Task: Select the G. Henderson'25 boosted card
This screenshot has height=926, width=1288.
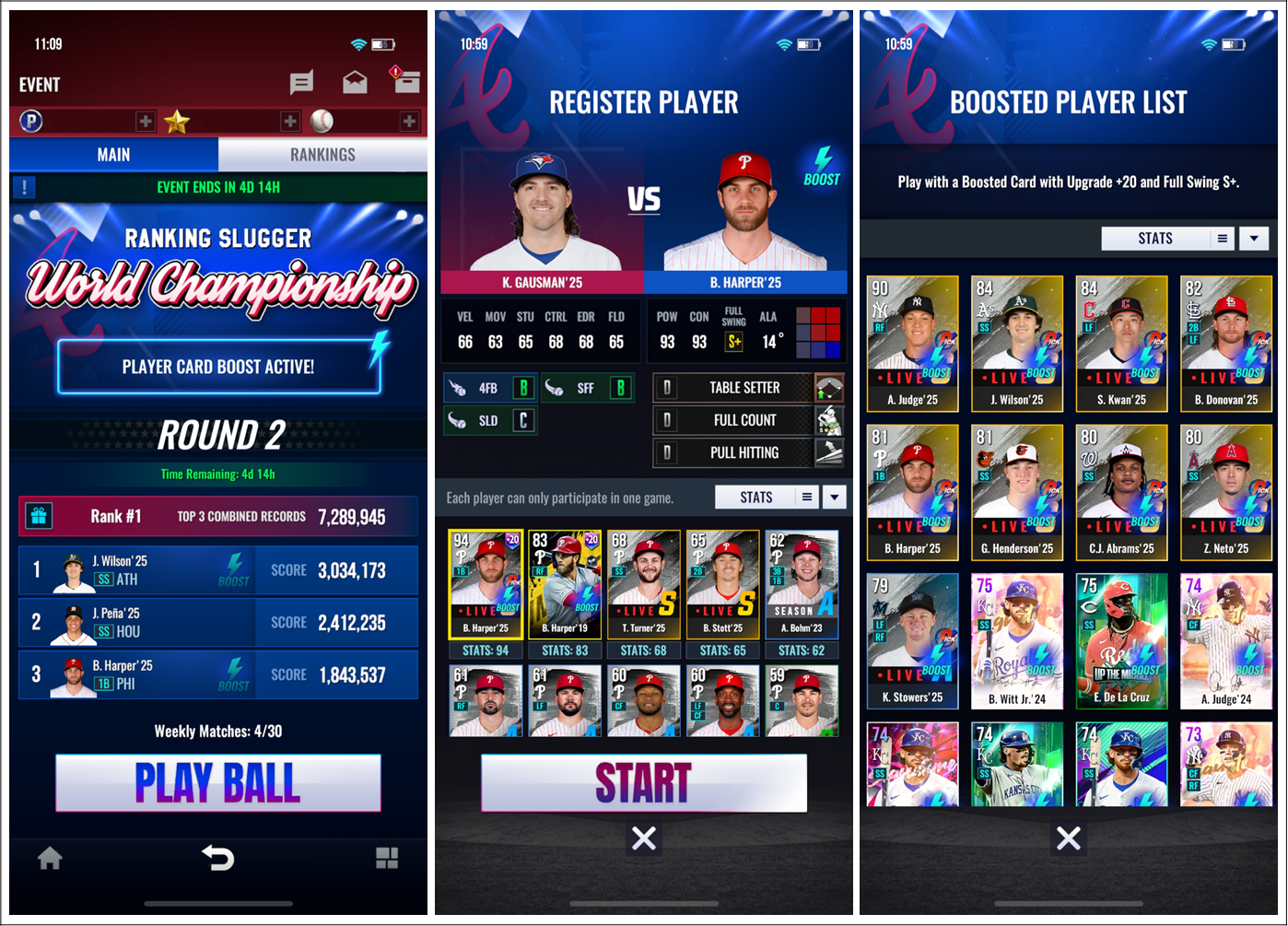Action: click(1017, 492)
